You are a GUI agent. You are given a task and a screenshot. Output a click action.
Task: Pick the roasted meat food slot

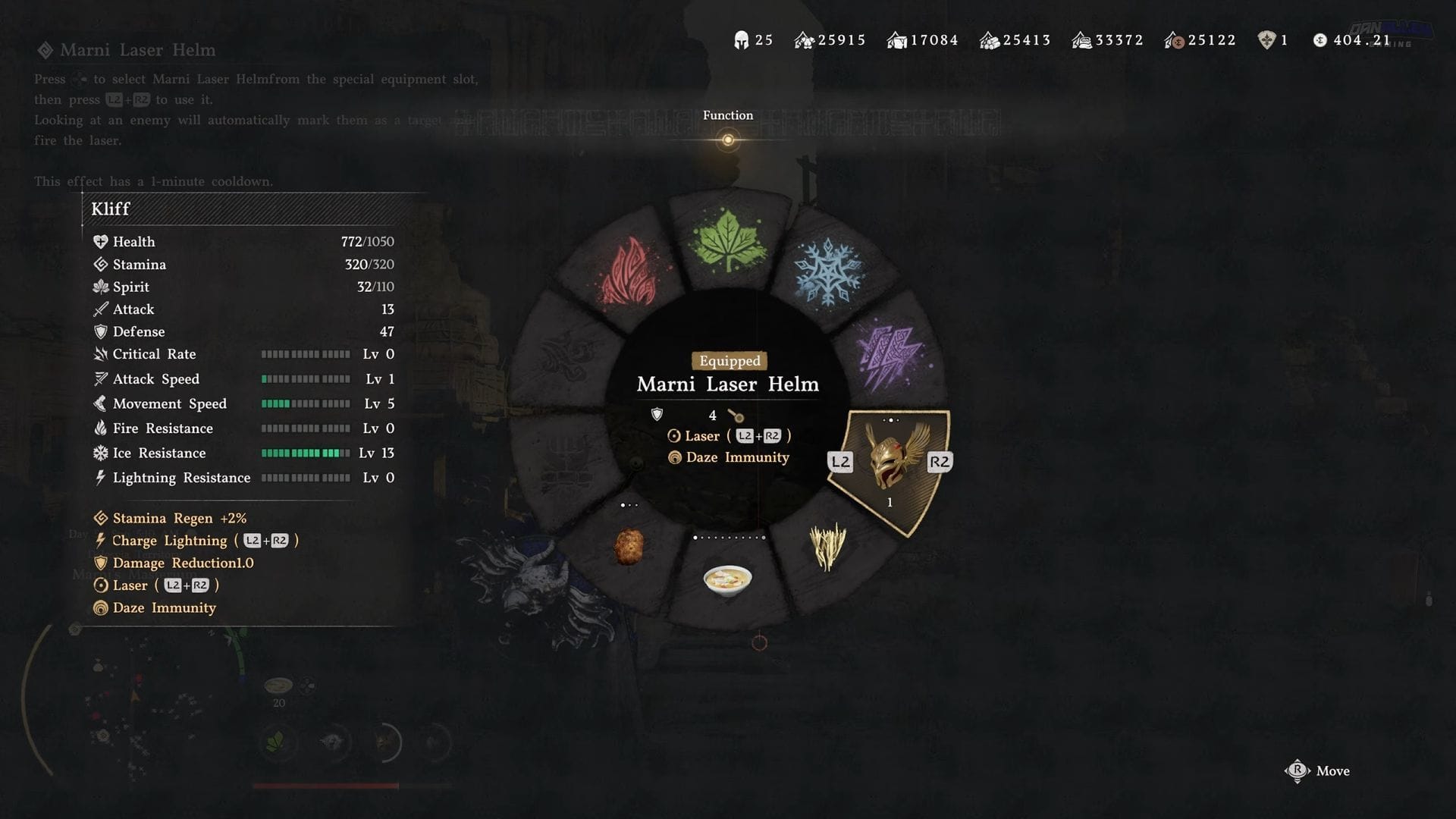pos(628,547)
